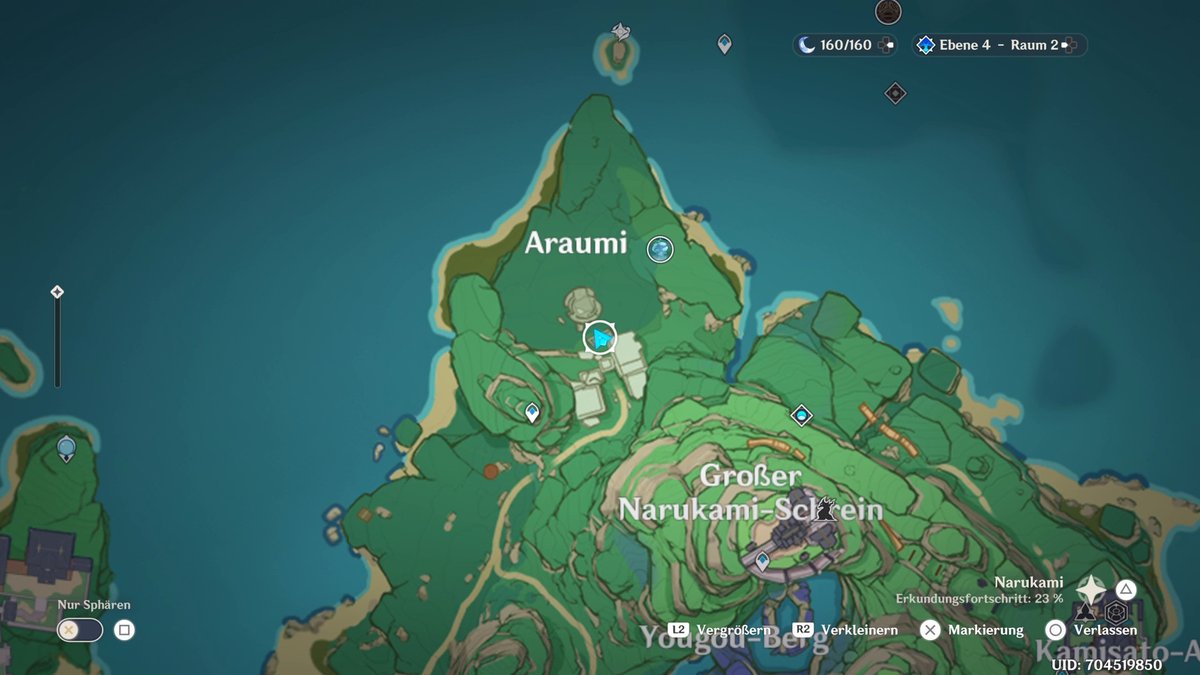Select the circled marker beside the Araumi label
This screenshot has height=675, width=1200.
[x=660, y=249]
